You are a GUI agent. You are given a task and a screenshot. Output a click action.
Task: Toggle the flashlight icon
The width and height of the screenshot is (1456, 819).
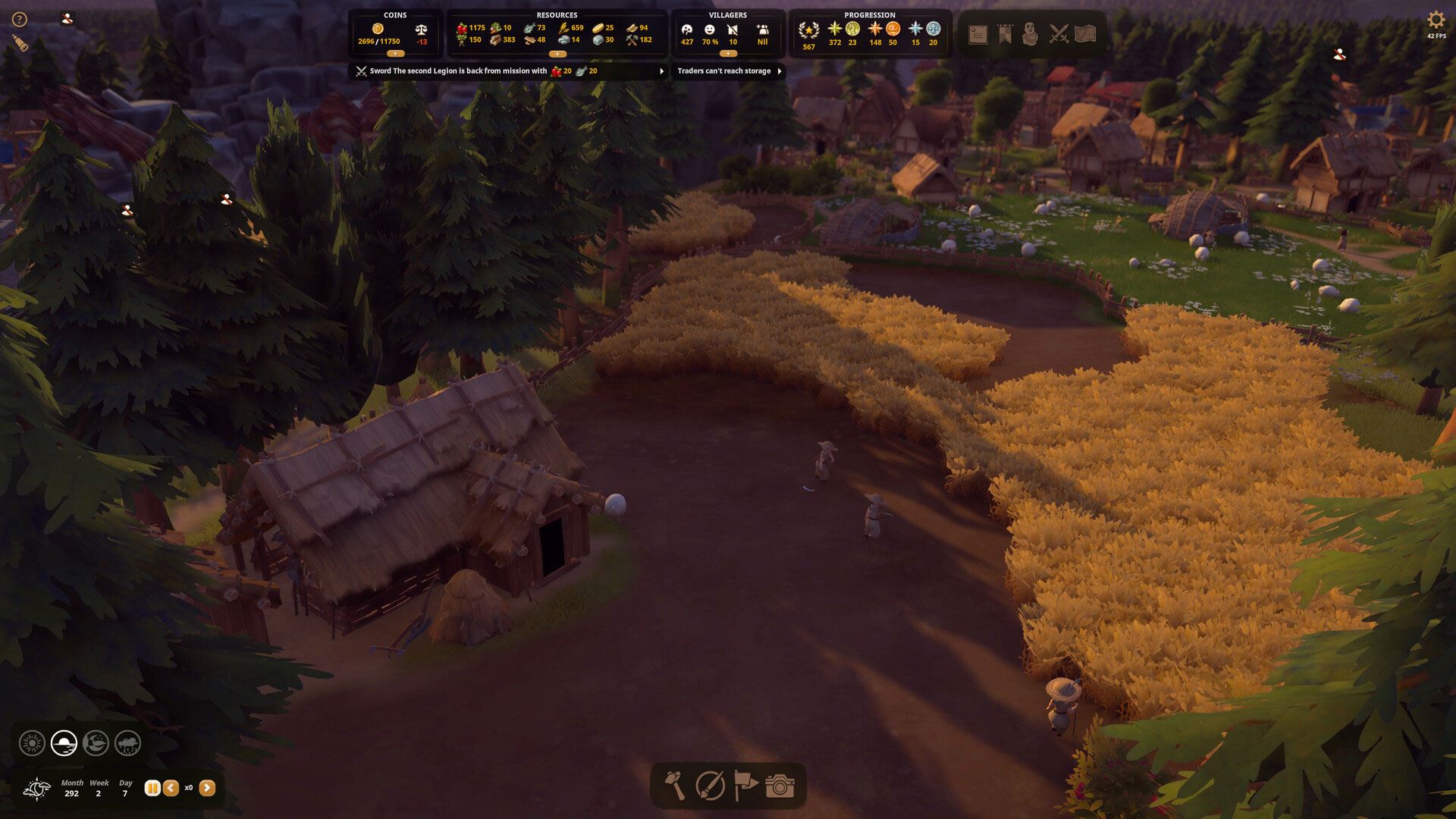coord(20,45)
